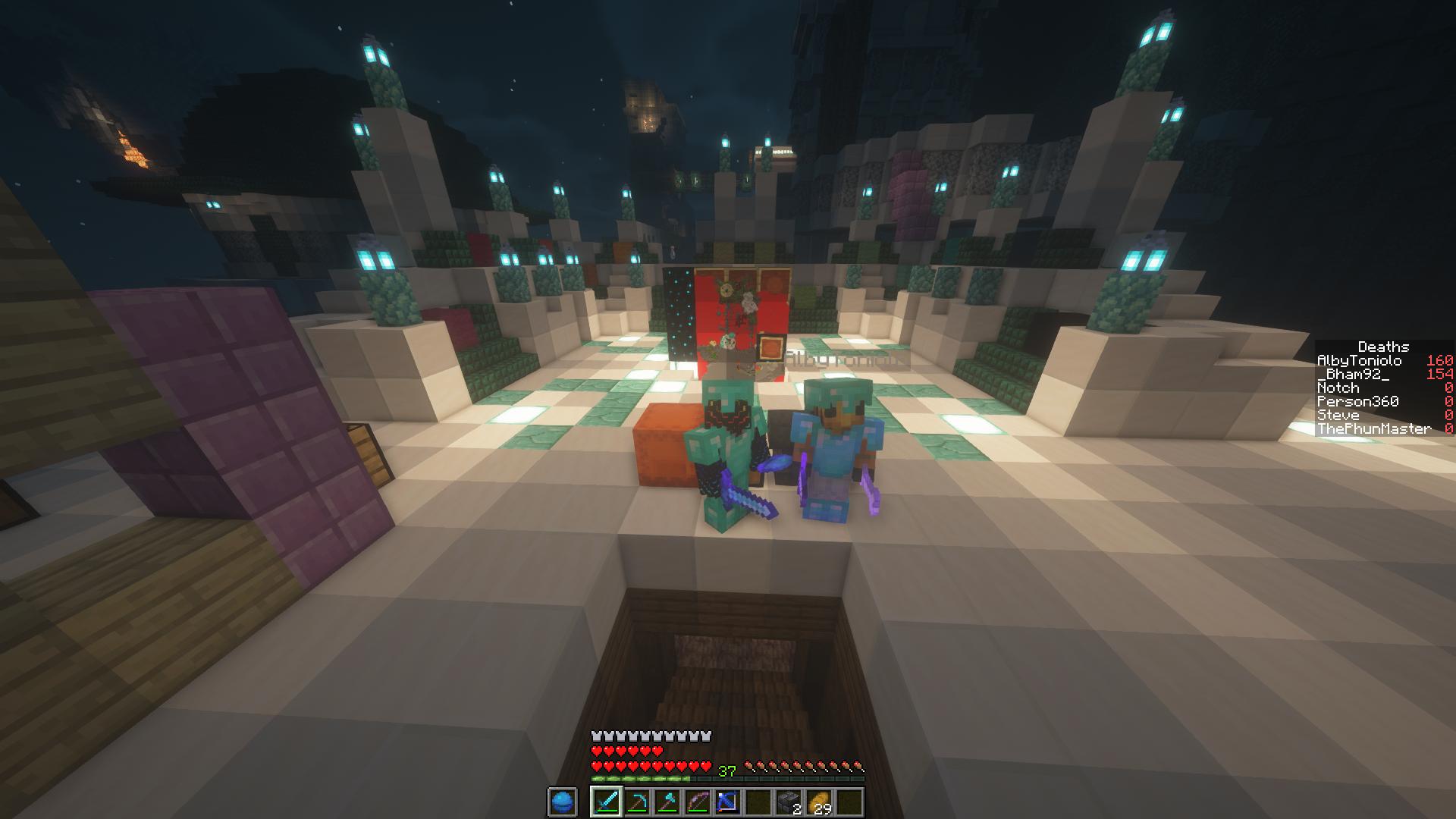Select the dark stone block stack slot
1456x819 pixels.
click(x=788, y=802)
